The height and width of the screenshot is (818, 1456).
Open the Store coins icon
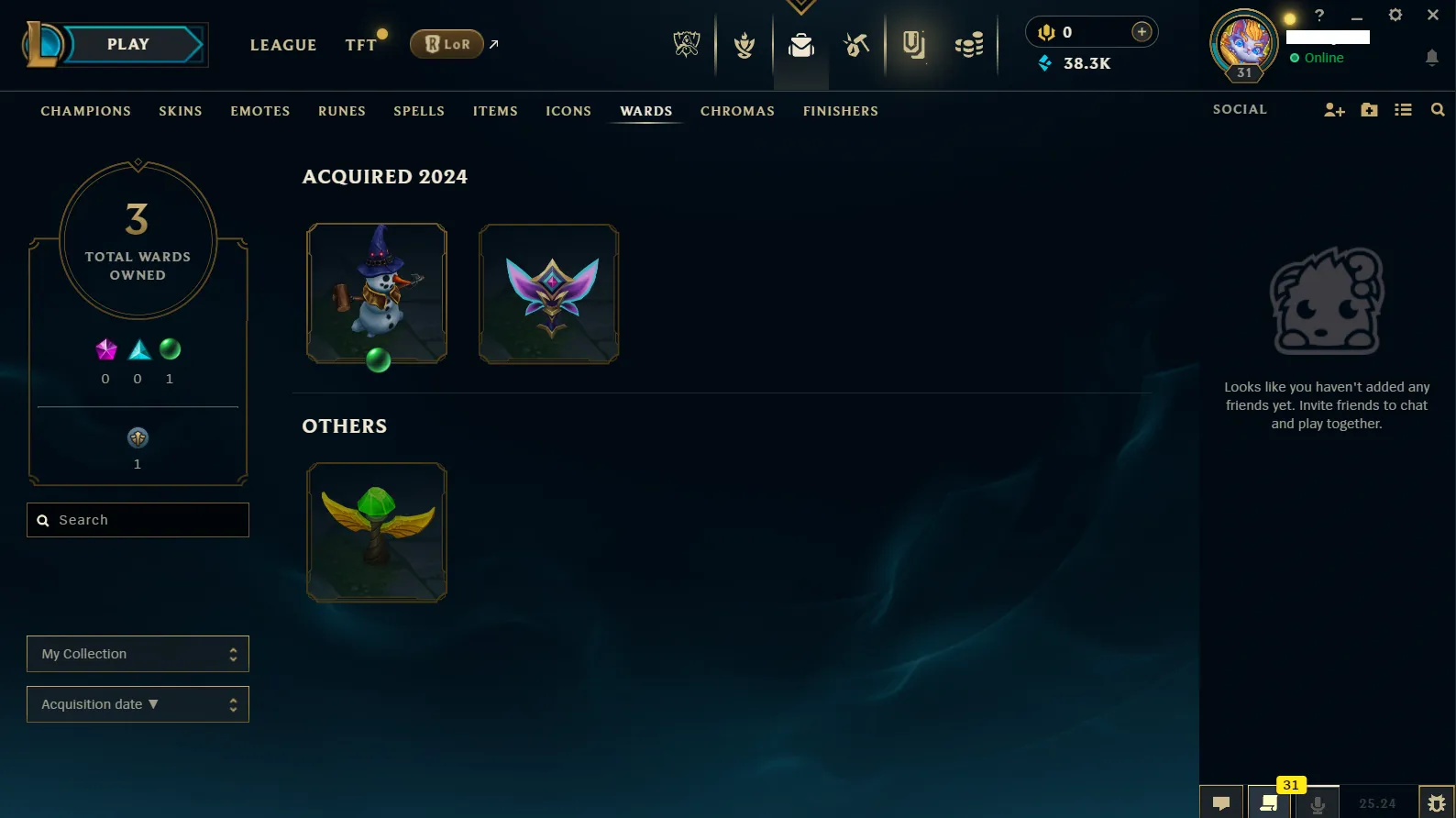(x=970, y=44)
